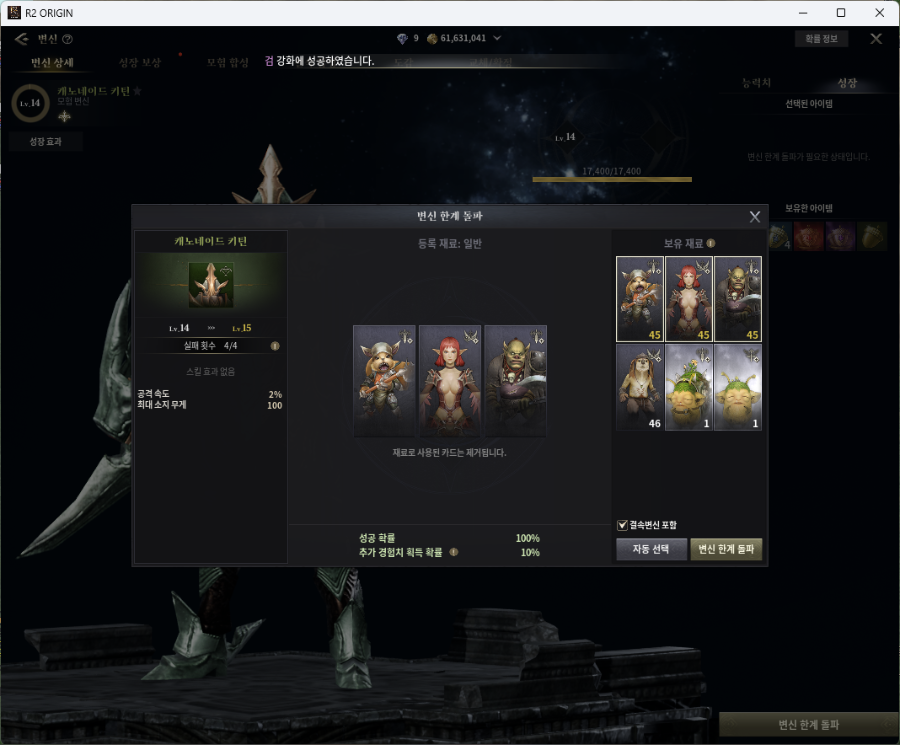Screen dimensions: 900x745
Task: Show the 추가 경험치 획득 확률 info tooltip
Action: pyautogui.click(x=453, y=552)
